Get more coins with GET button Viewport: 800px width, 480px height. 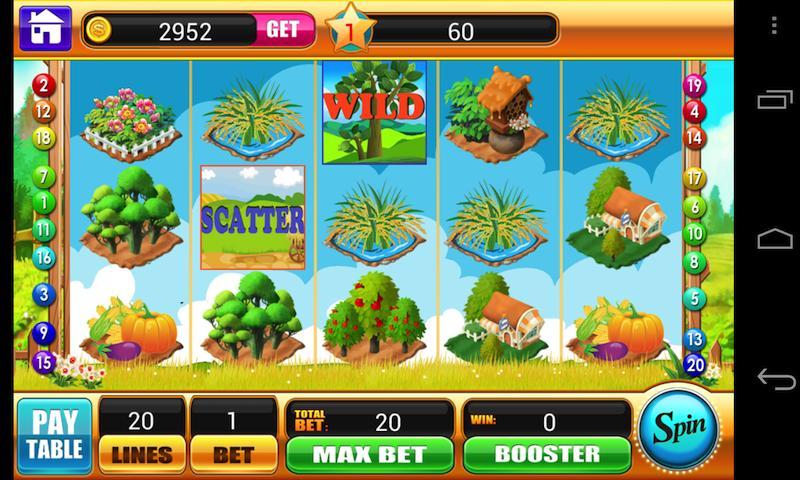[x=282, y=30]
